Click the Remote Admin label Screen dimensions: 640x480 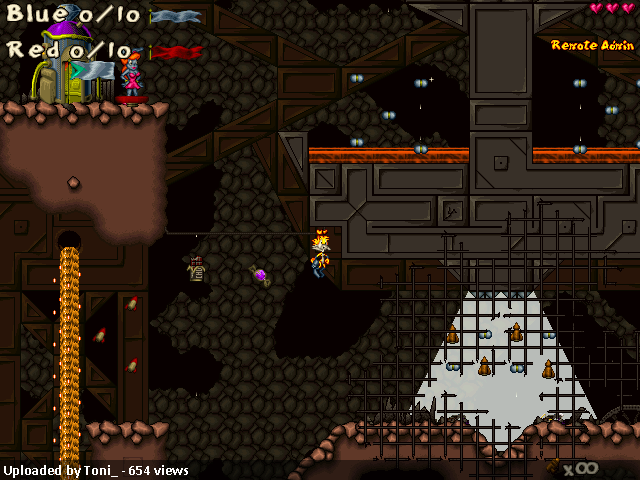(x=592, y=45)
